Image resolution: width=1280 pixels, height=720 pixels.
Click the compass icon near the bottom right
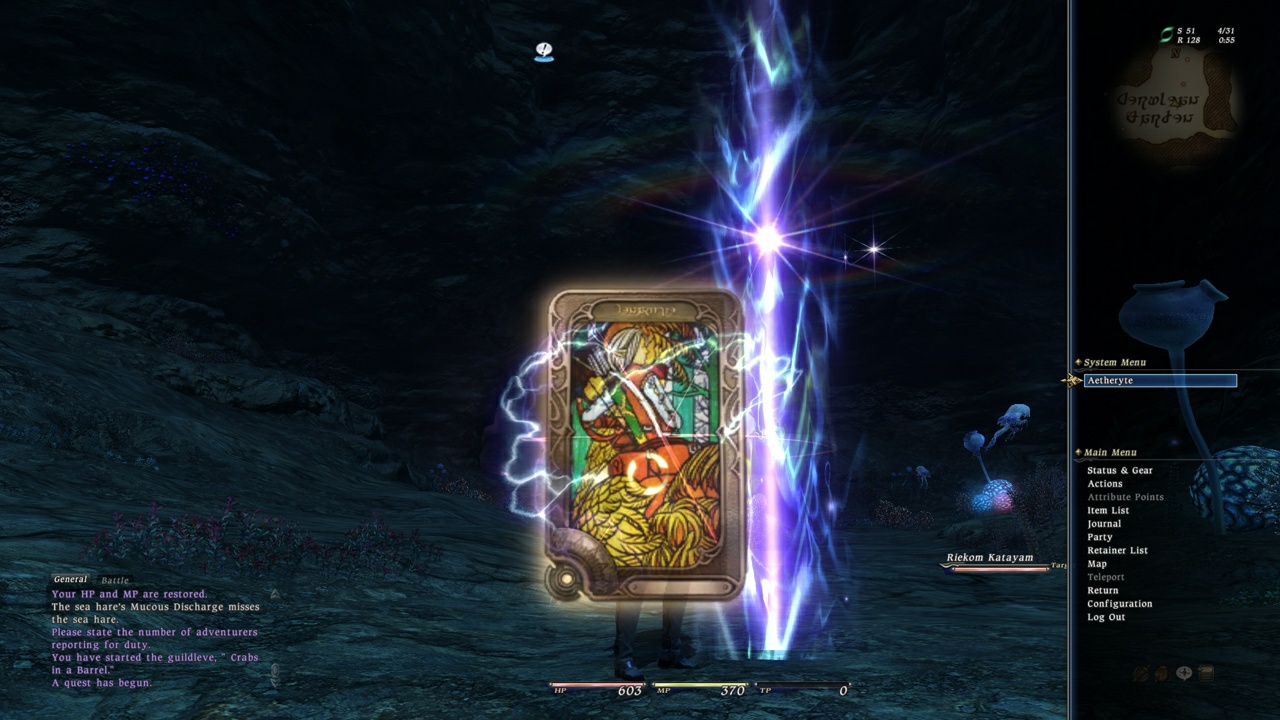[1184, 672]
